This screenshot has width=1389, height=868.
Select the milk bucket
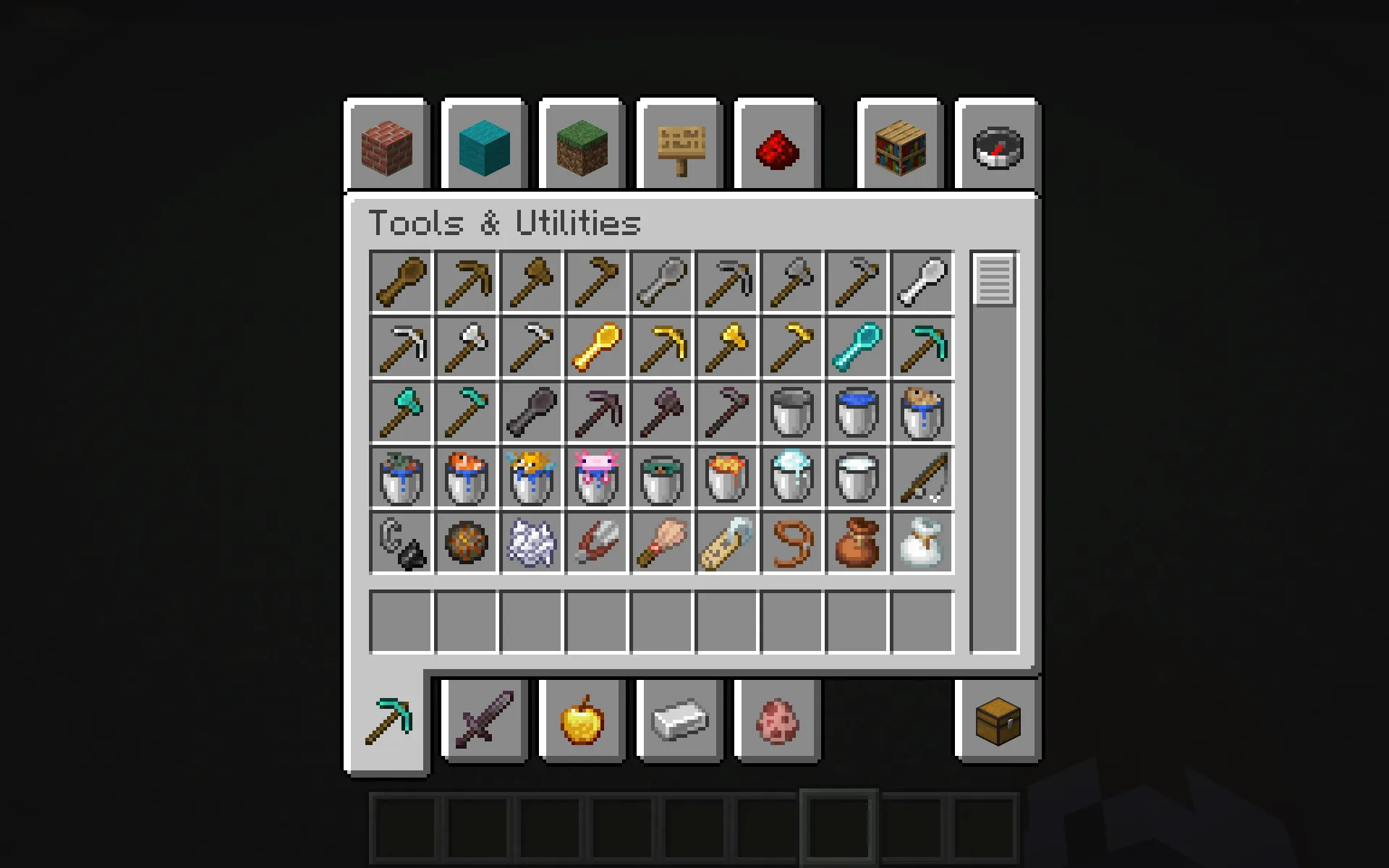[857, 477]
